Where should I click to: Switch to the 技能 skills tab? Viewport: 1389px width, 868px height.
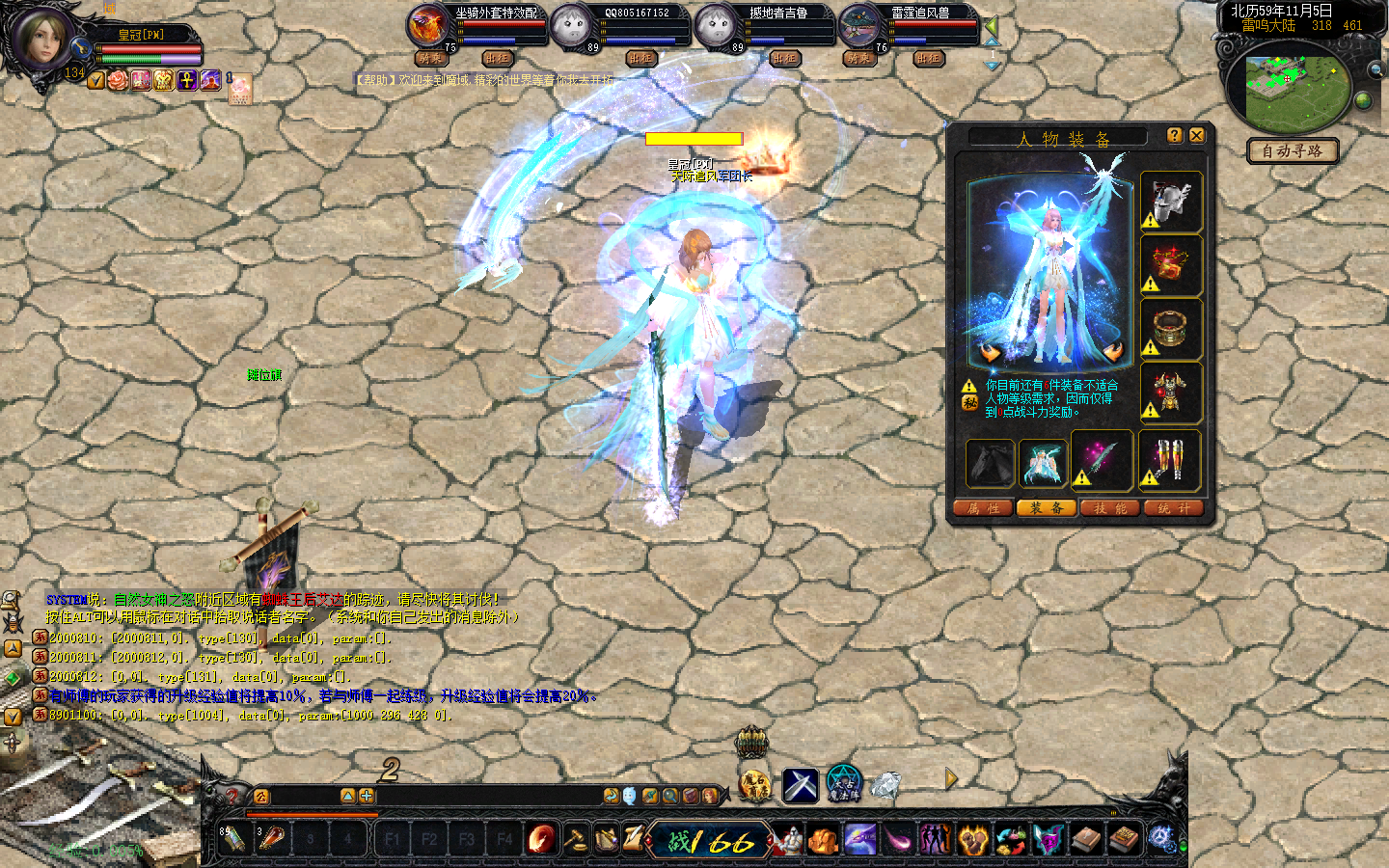click(x=1110, y=508)
